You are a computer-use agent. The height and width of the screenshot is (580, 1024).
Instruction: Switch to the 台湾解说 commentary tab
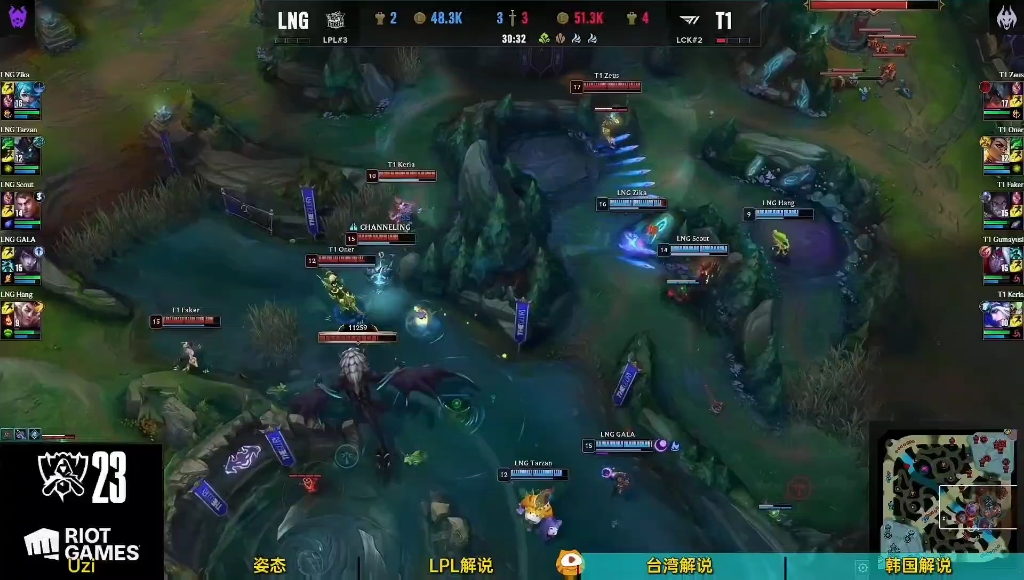679,566
